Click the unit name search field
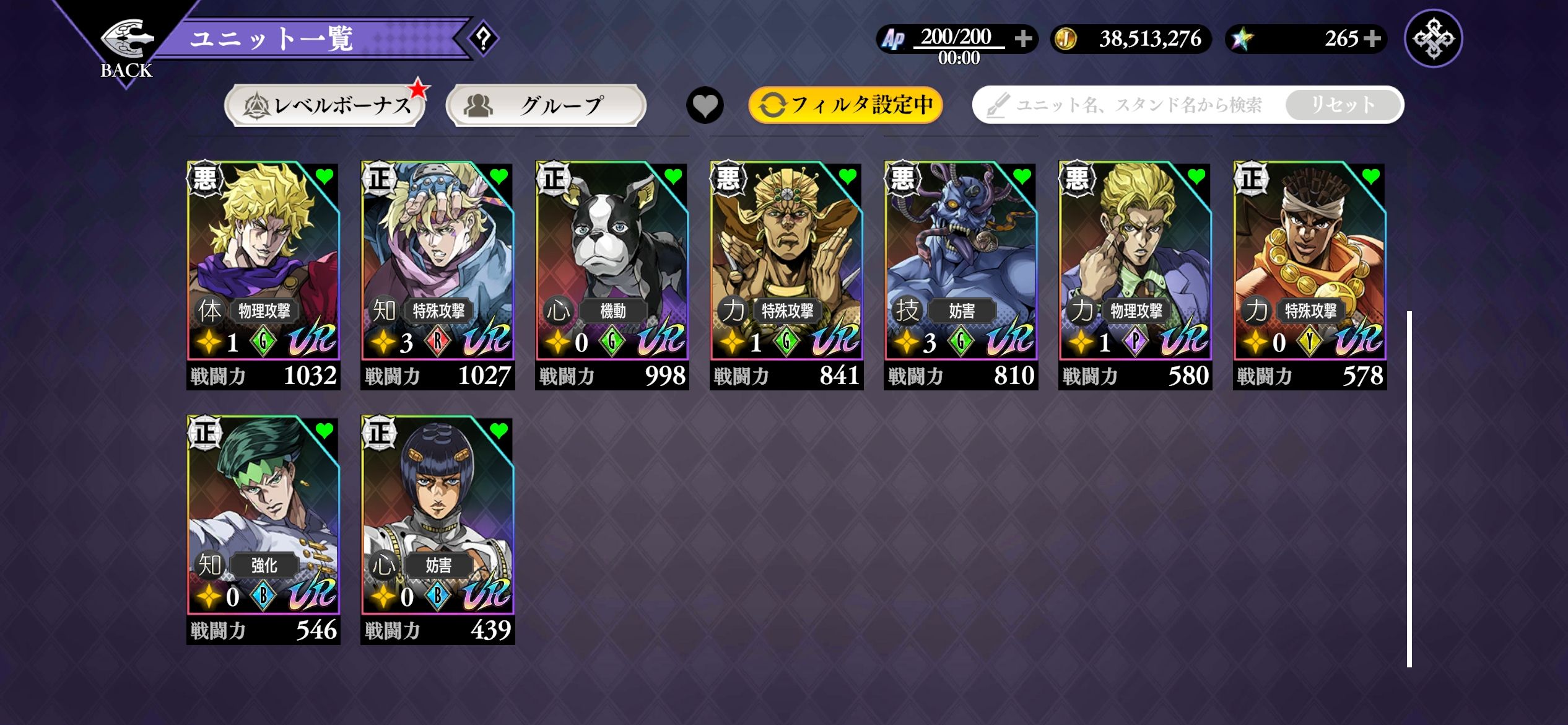The width and height of the screenshot is (1568, 725). (1133, 105)
